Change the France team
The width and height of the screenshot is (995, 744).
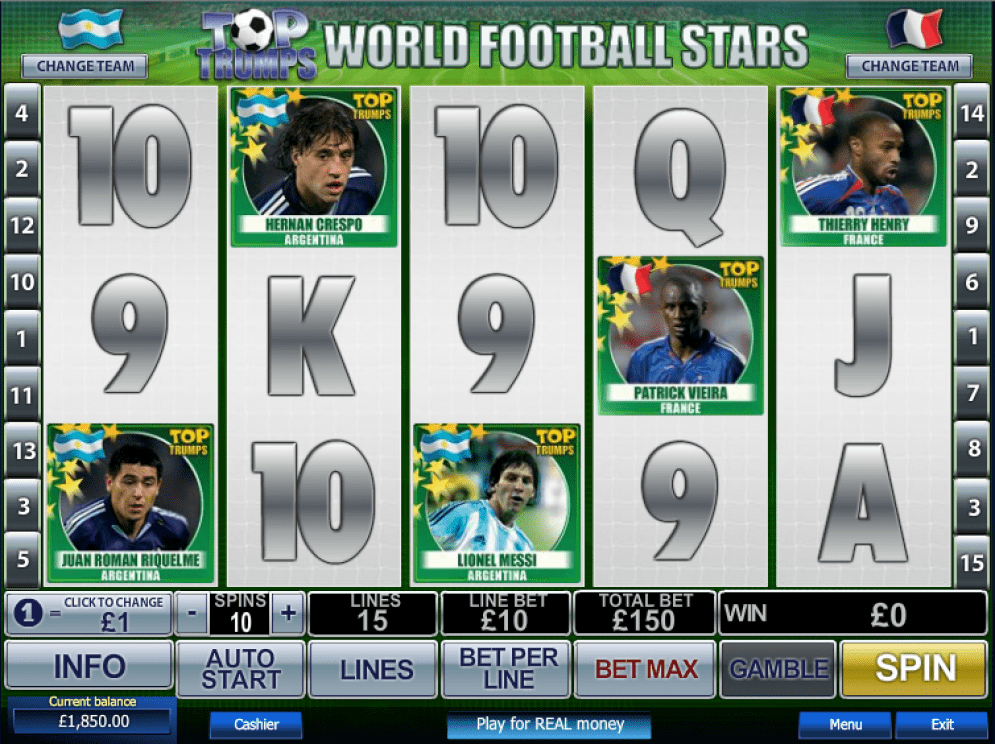[909, 66]
